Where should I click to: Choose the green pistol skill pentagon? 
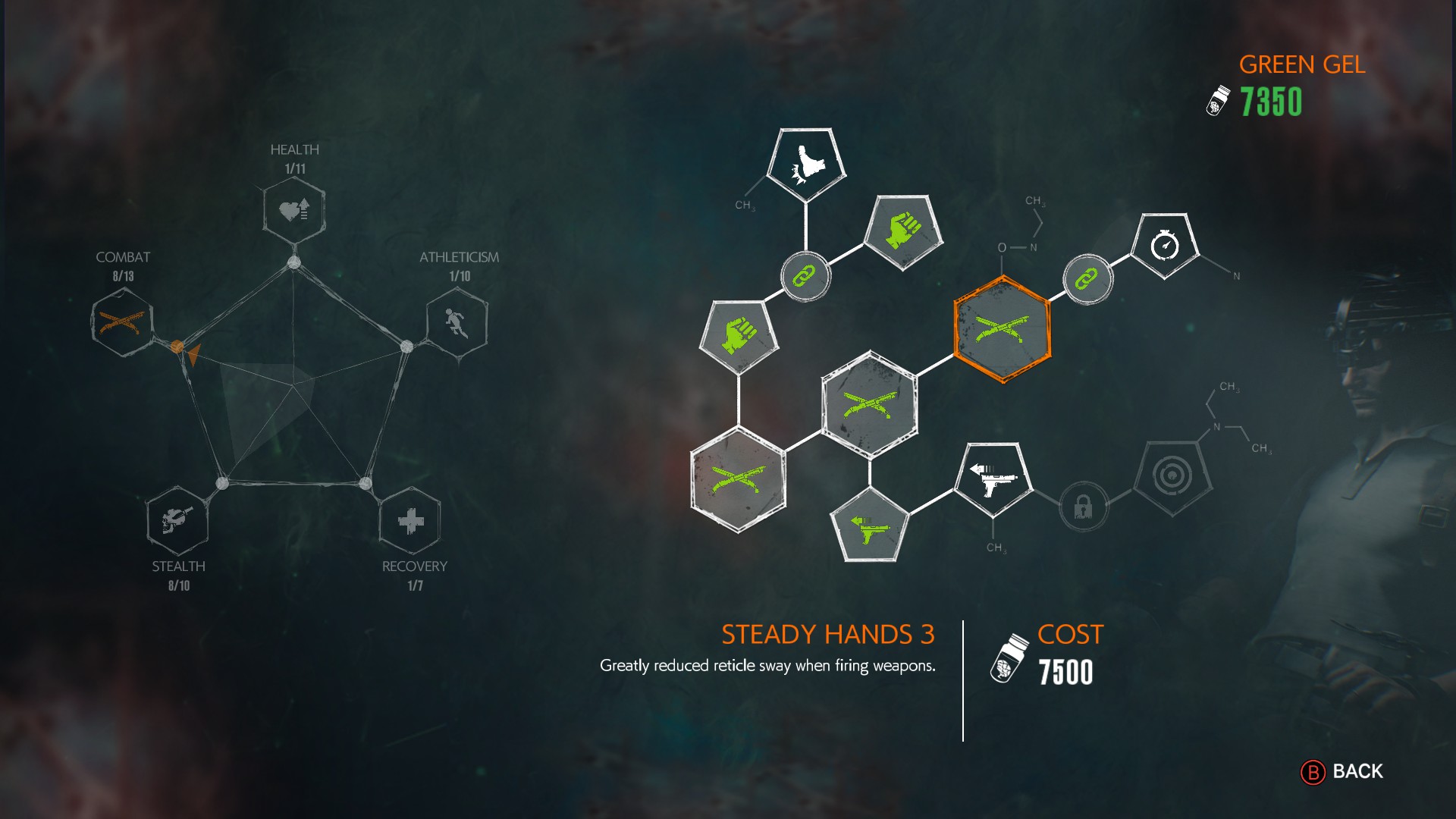tap(870, 527)
